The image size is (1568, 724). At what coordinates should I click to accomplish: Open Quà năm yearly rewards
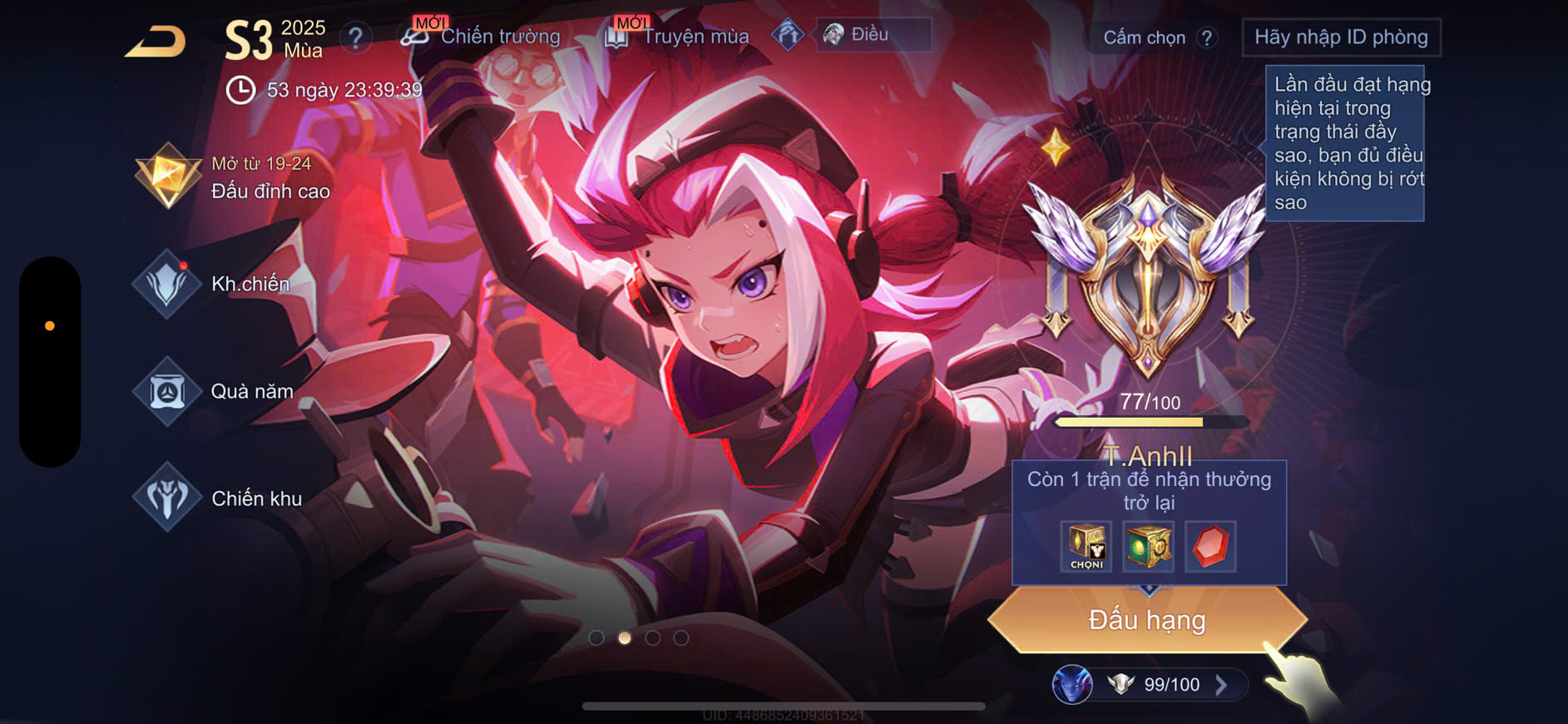(x=251, y=391)
